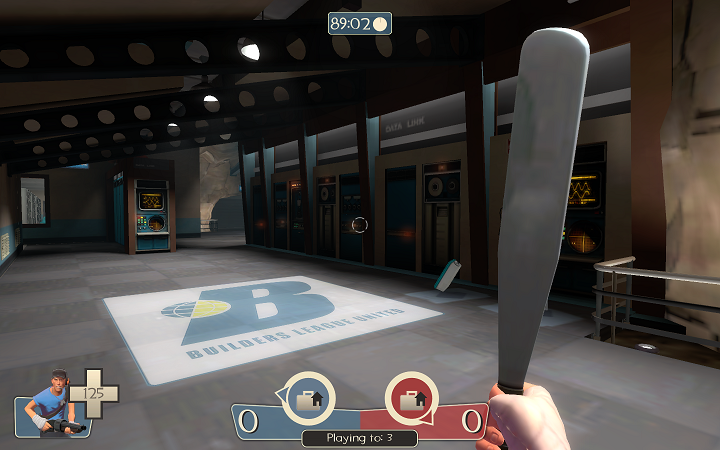720x450 pixels.
Task: Select the red team intelligence briefcase icon
Action: tap(412, 400)
